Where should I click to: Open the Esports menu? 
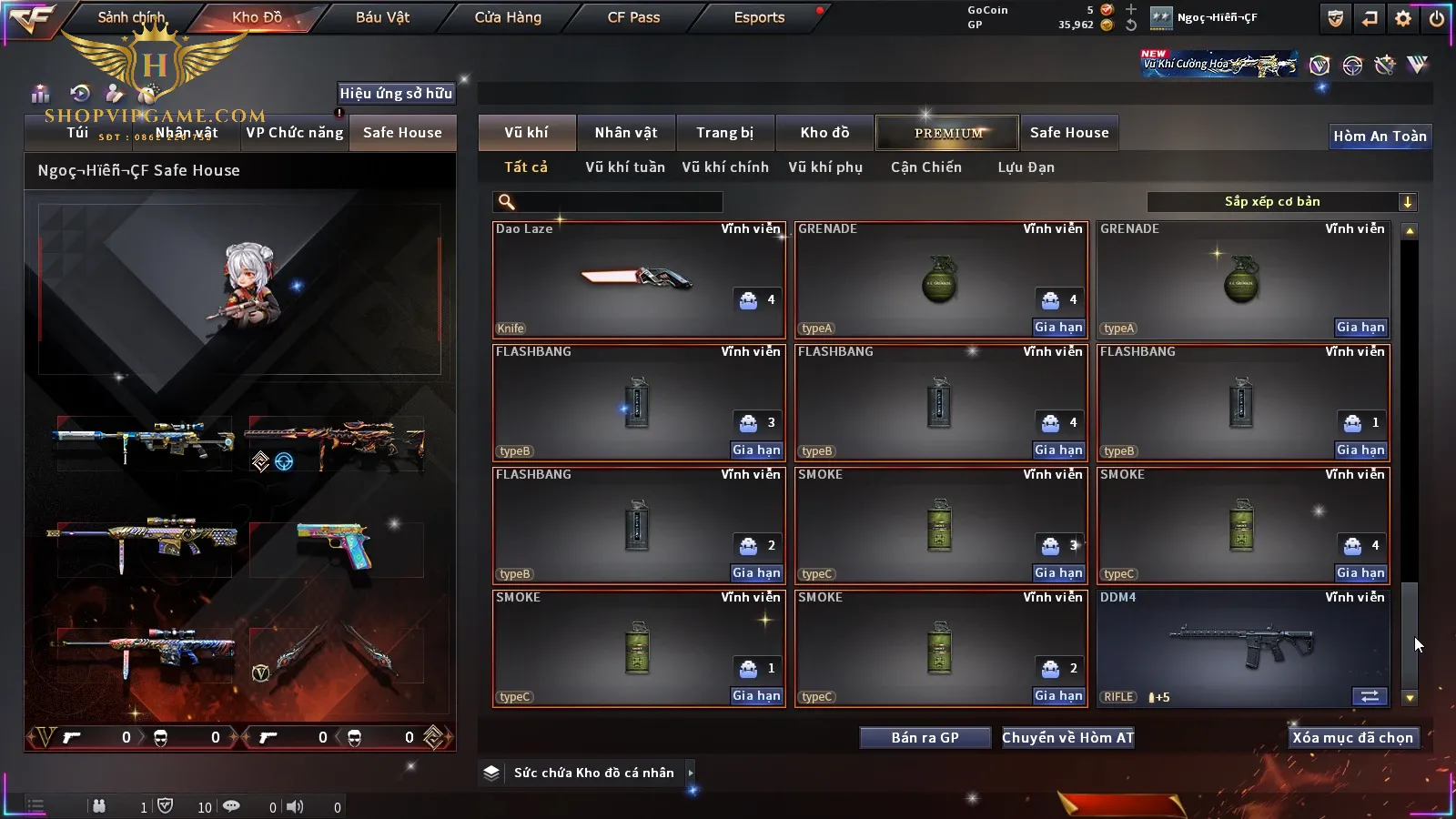759,17
